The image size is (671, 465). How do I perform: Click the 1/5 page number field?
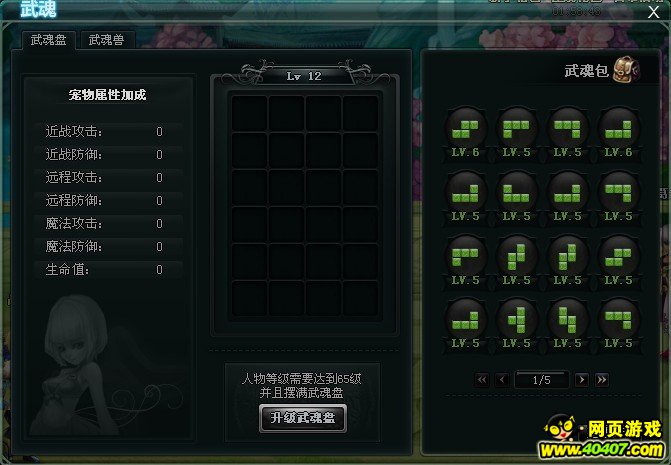[541, 380]
